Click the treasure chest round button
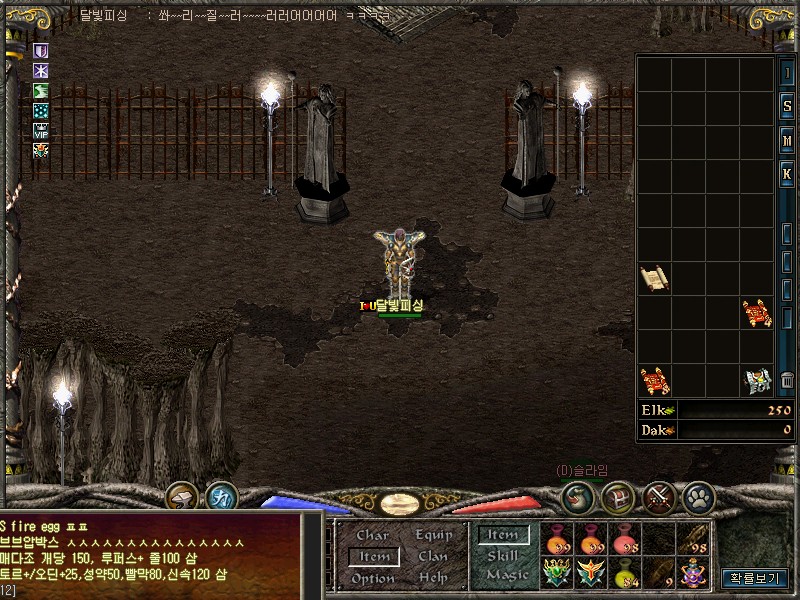This screenshot has width=800, height=600. click(620, 495)
